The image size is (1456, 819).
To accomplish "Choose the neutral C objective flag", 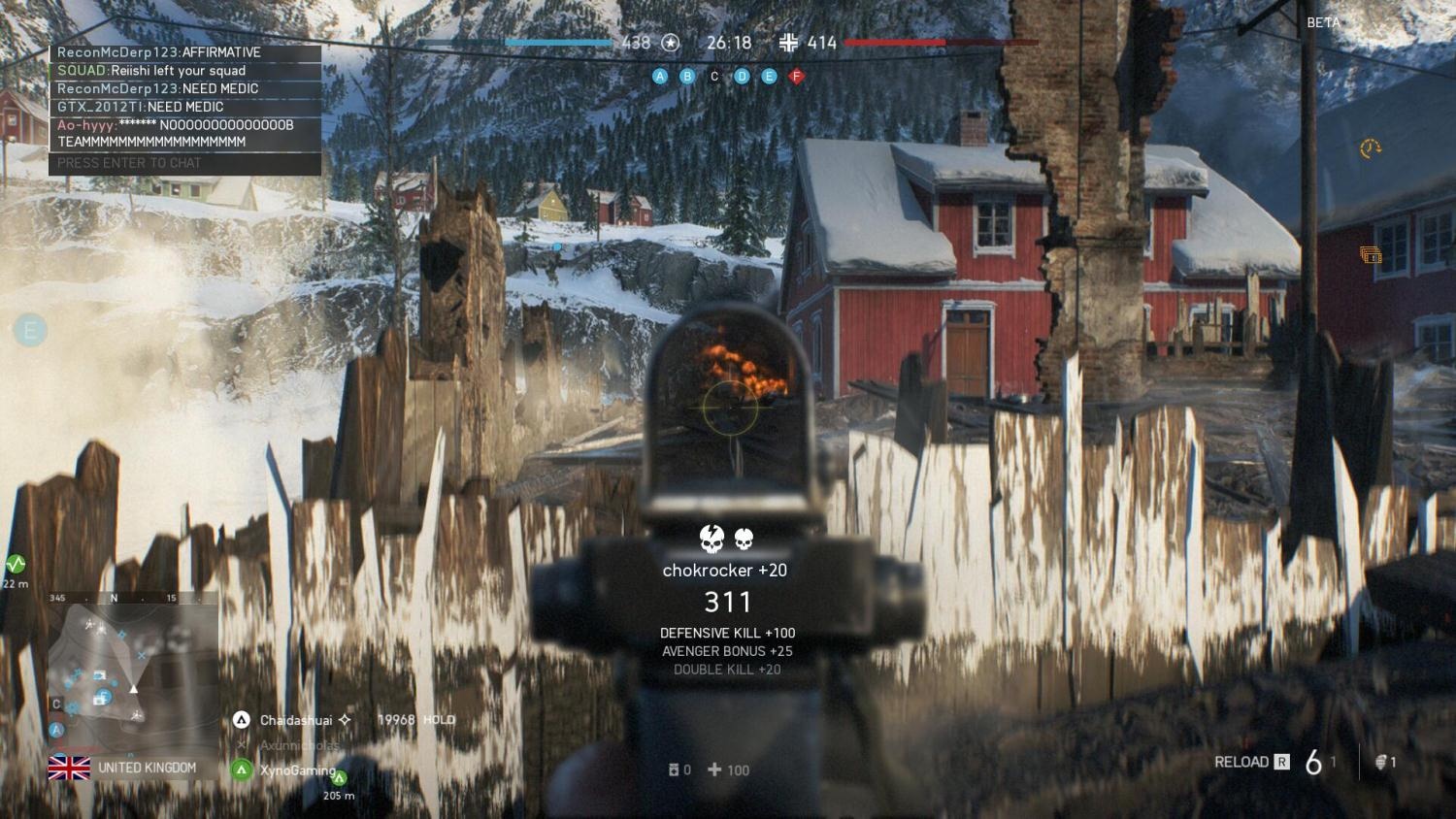I will tap(714, 76).
